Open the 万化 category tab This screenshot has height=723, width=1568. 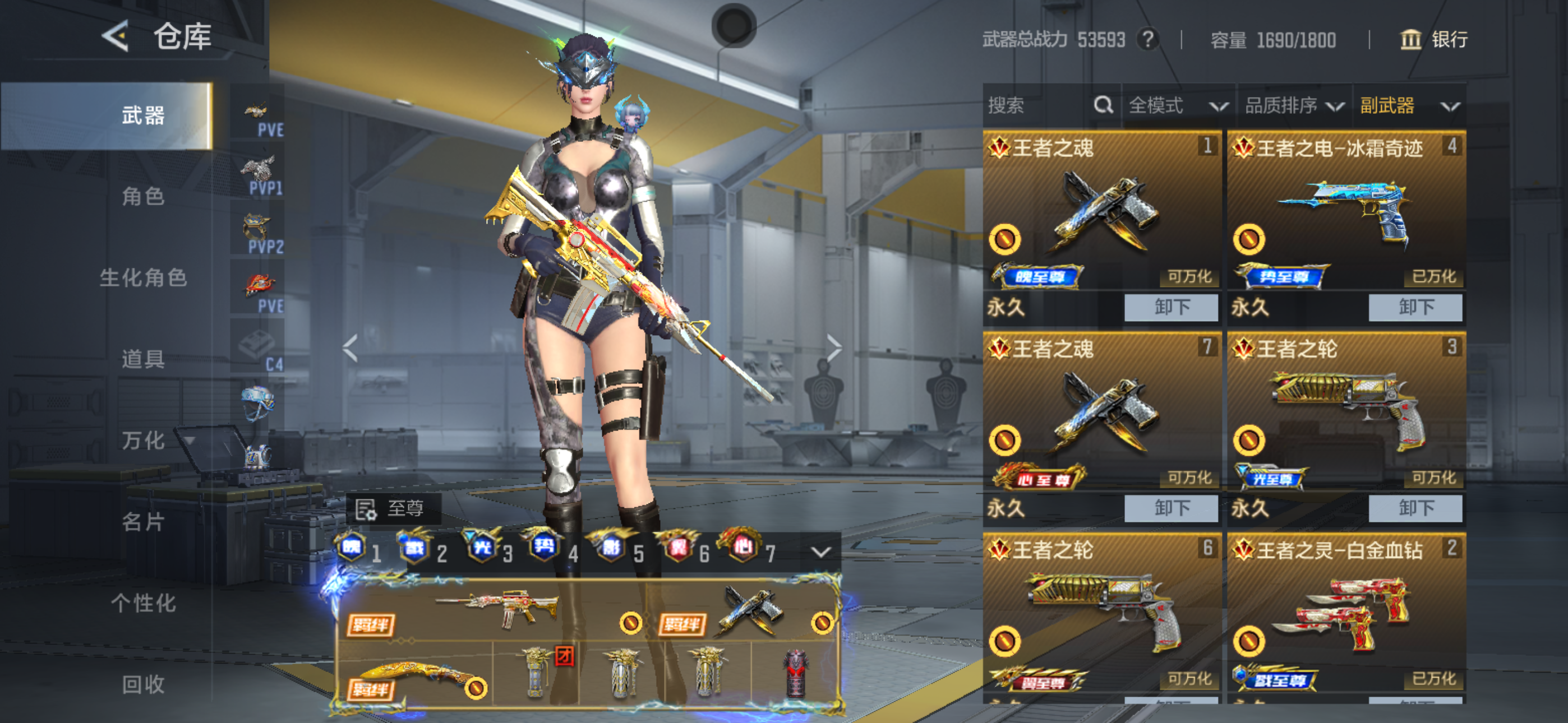143,440
